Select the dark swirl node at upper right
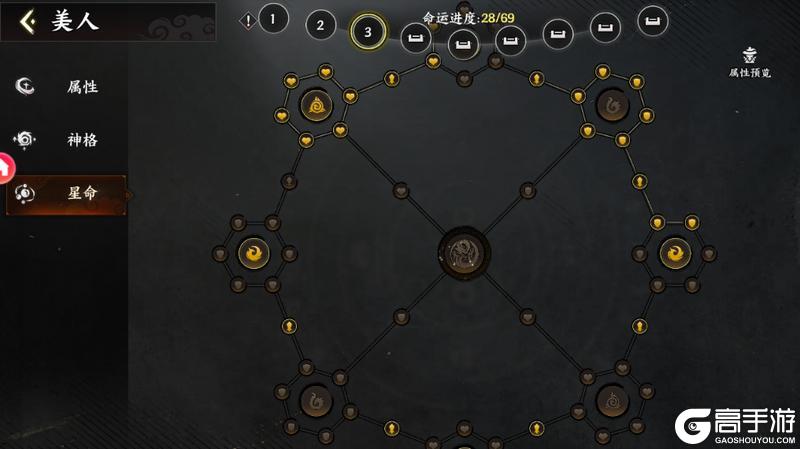The width and height of the screenshot is (800, 449). point(611,104)
